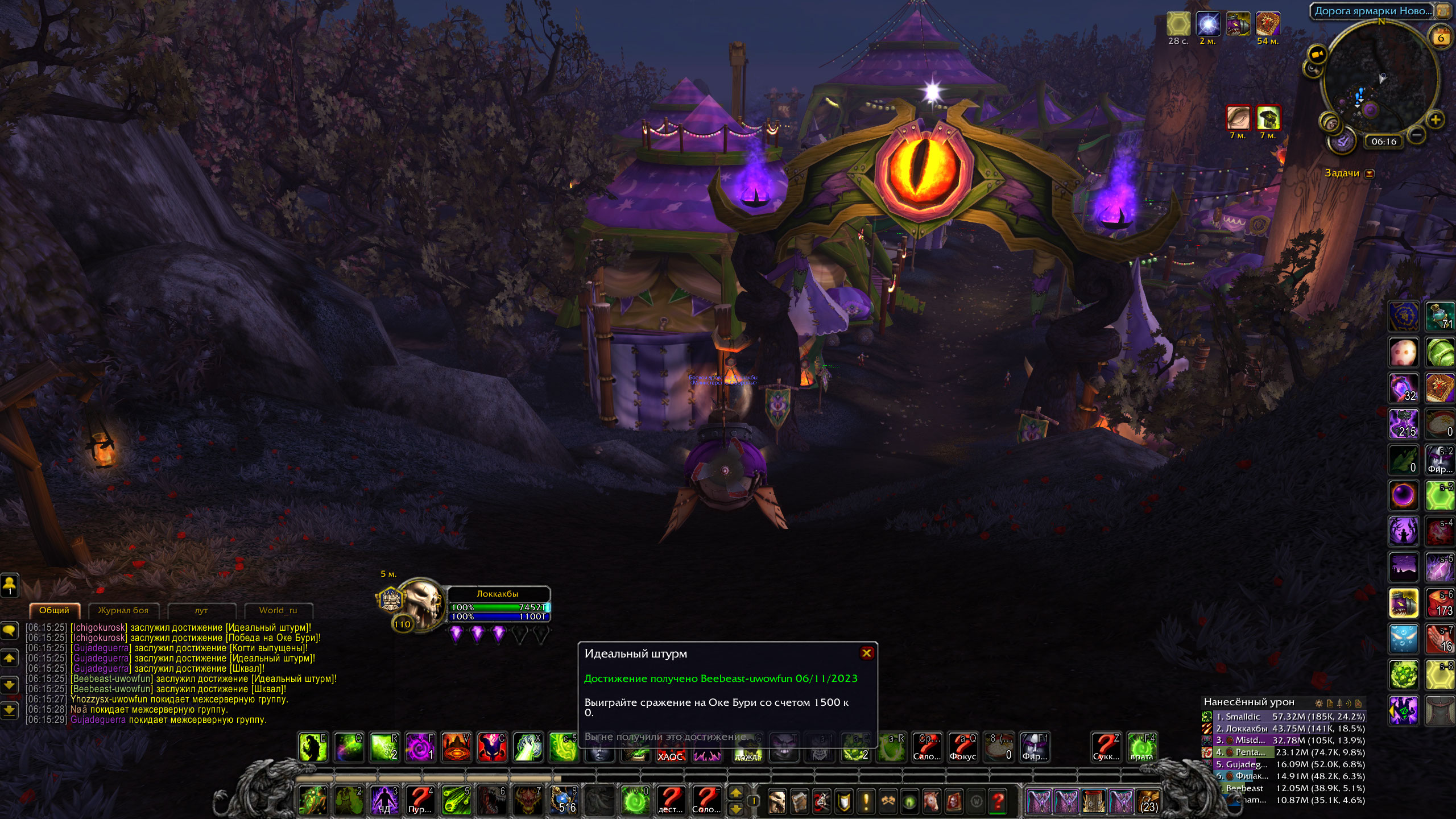Use the mana potion stack of 516

[564, 800]
